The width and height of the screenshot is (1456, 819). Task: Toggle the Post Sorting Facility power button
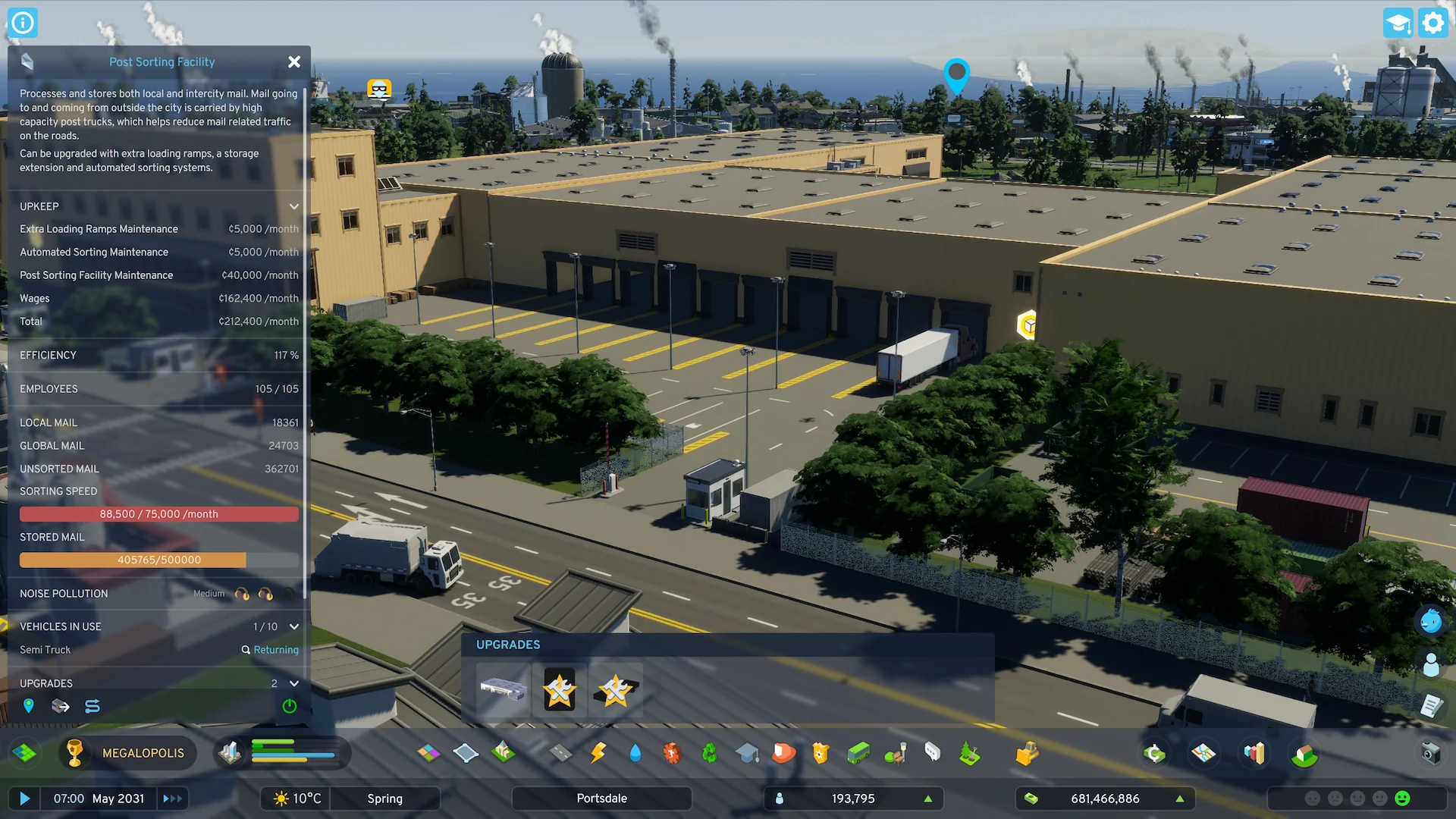click(x=288, y=706)
